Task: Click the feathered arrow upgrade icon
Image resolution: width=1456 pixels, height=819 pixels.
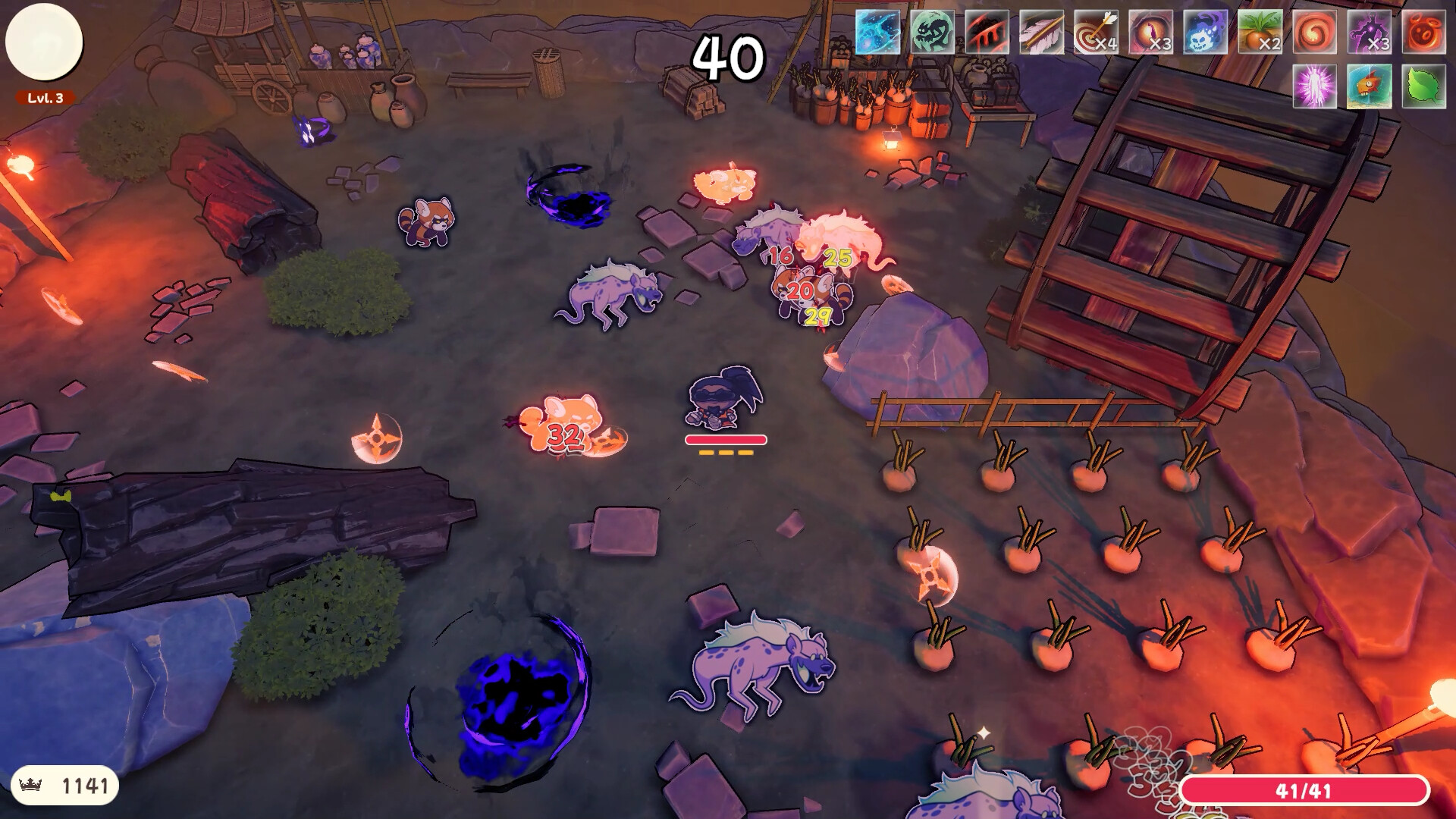Action: tap(1042, 32)
